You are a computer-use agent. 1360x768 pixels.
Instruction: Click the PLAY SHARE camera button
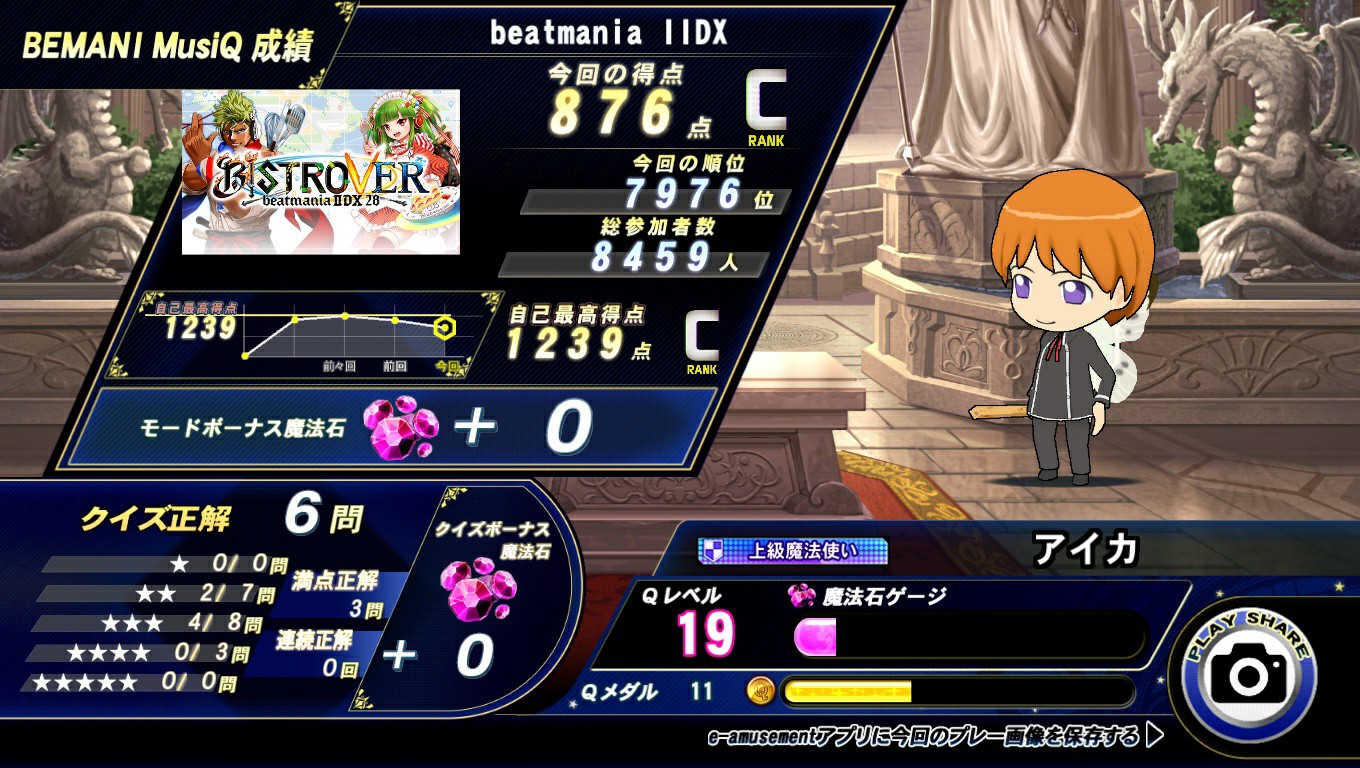tap(1249, 673)
